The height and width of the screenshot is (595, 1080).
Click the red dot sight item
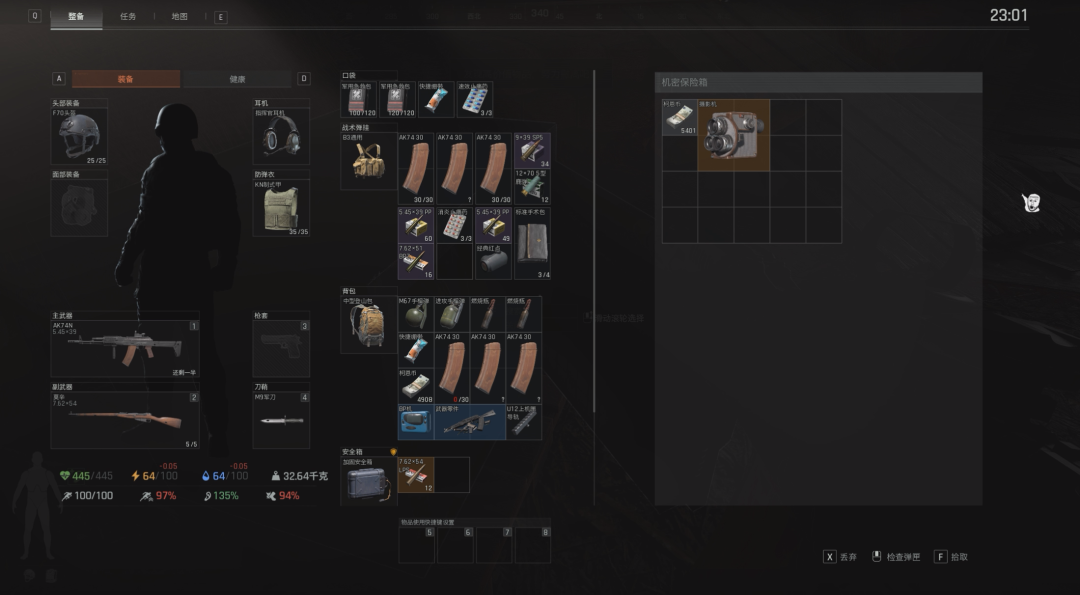pos(493,261)
